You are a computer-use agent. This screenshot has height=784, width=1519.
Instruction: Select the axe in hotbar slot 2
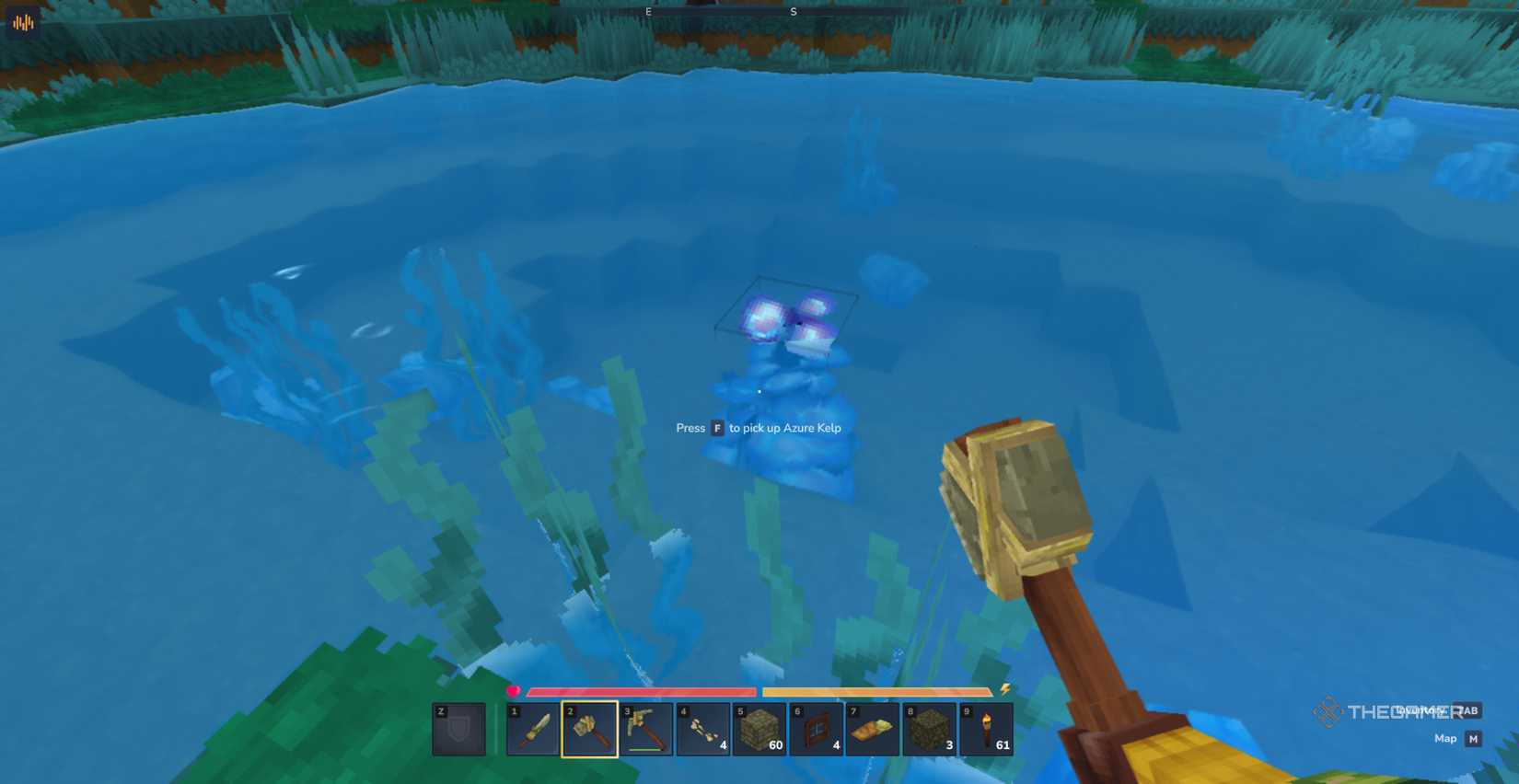coord(590,729)
